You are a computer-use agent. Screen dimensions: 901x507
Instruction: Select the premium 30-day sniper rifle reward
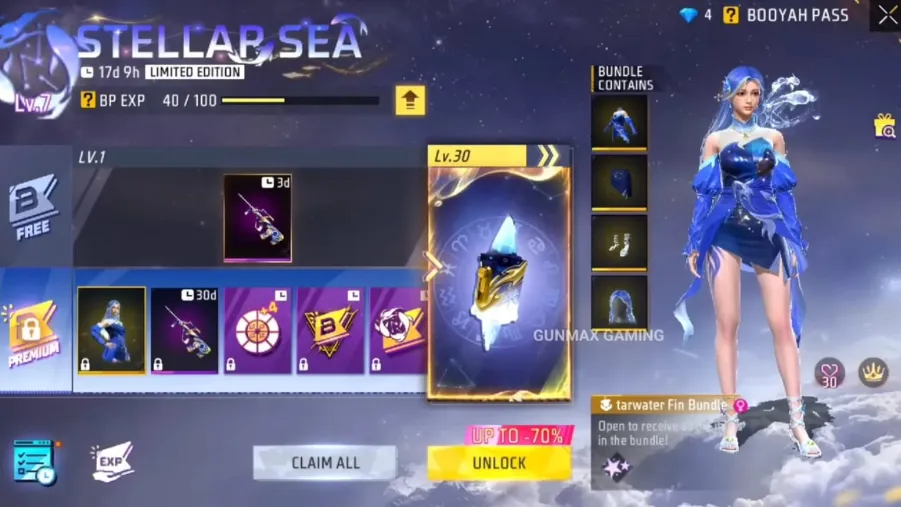click(x=184, y=331)
